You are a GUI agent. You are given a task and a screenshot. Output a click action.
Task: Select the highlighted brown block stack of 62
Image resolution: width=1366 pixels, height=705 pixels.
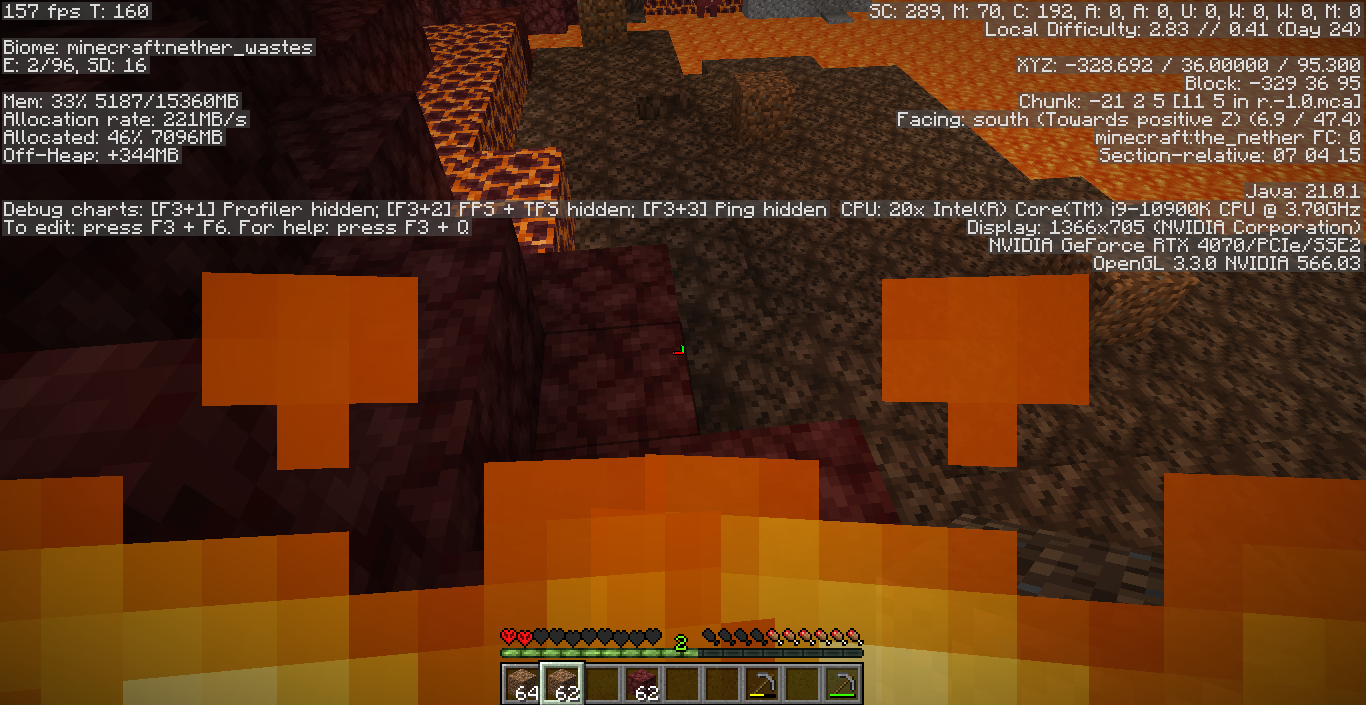tap(560, 684)
